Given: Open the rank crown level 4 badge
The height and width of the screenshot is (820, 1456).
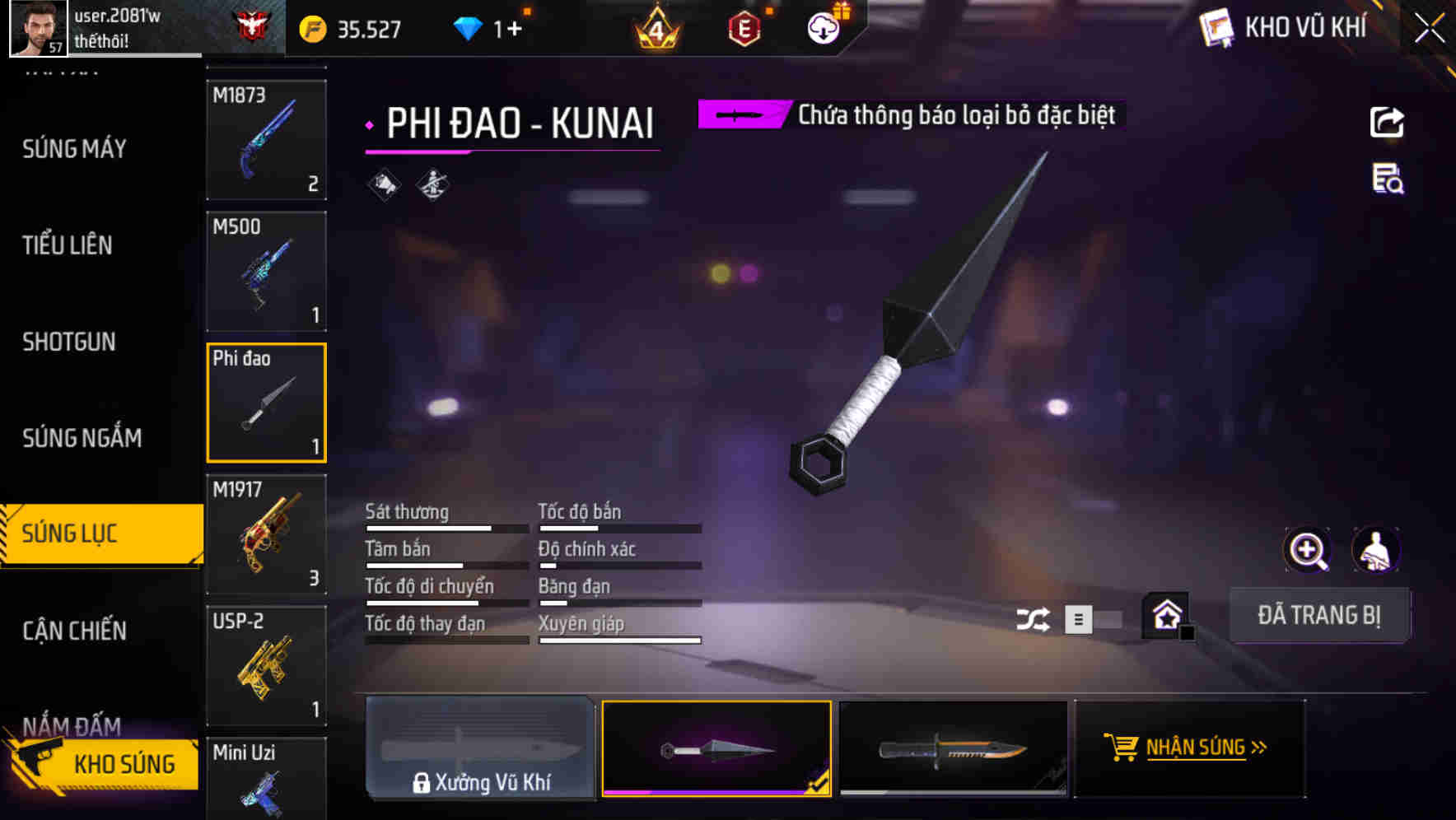Looking at the screenshot, I should click(656, 27).
